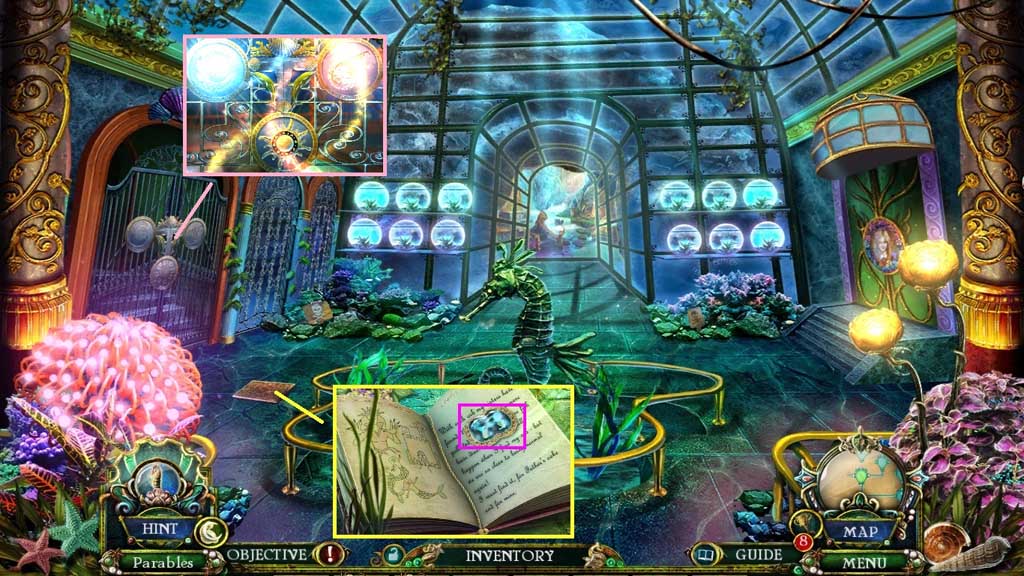The image size is (1024, 576).
Task: Toggle the inventory padlock
Action: [x=393, y=555]
